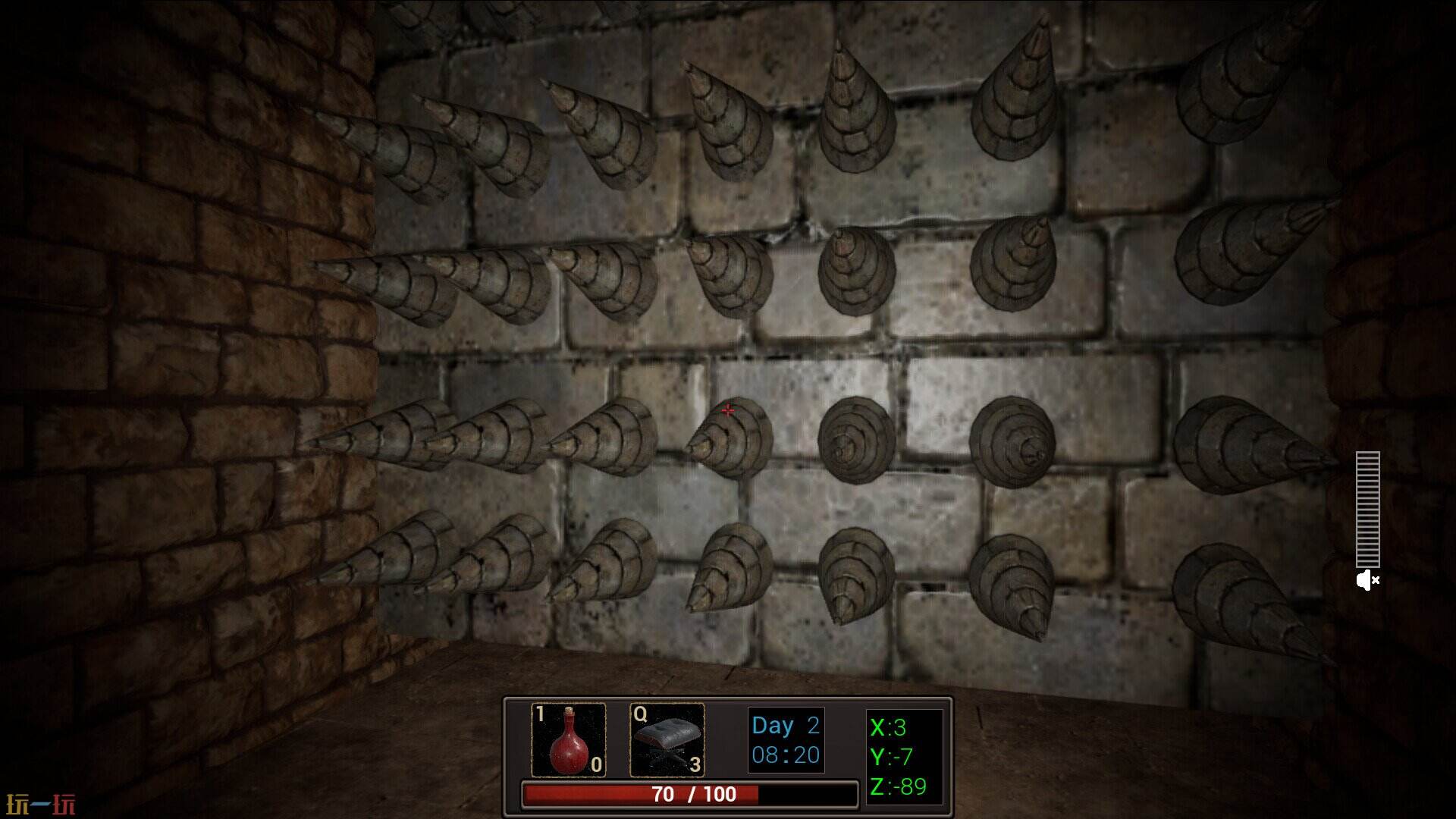Viewport: 1456px width, 819px height.
Task: Select the red potion hotbar slot
Action: click(x=568, y=740)
